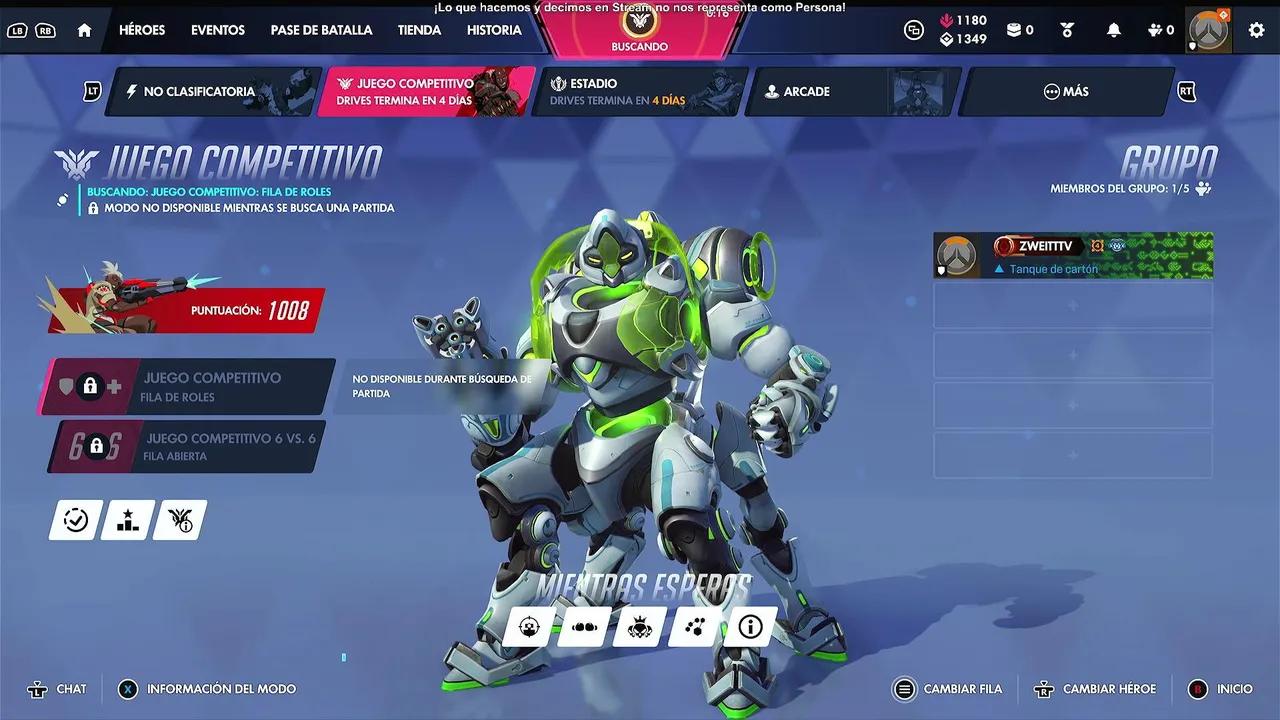Image resolution: width=1280 pixels, height=720 pixels.
Task: Click ZWEITTTV's player card in the group panel
Action: click(1072, 255)
